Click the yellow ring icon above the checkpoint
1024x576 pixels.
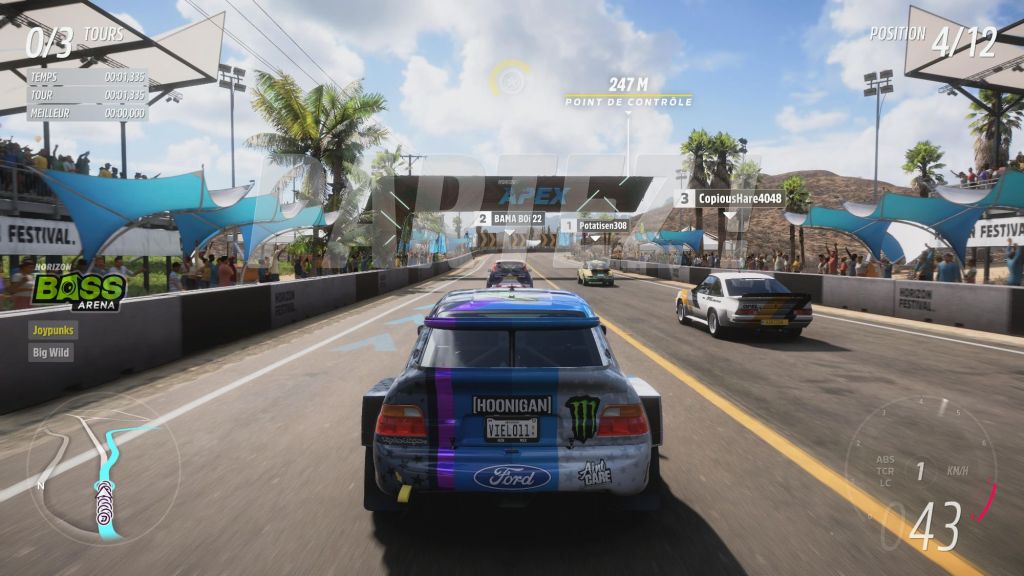[x=511, y=77]
